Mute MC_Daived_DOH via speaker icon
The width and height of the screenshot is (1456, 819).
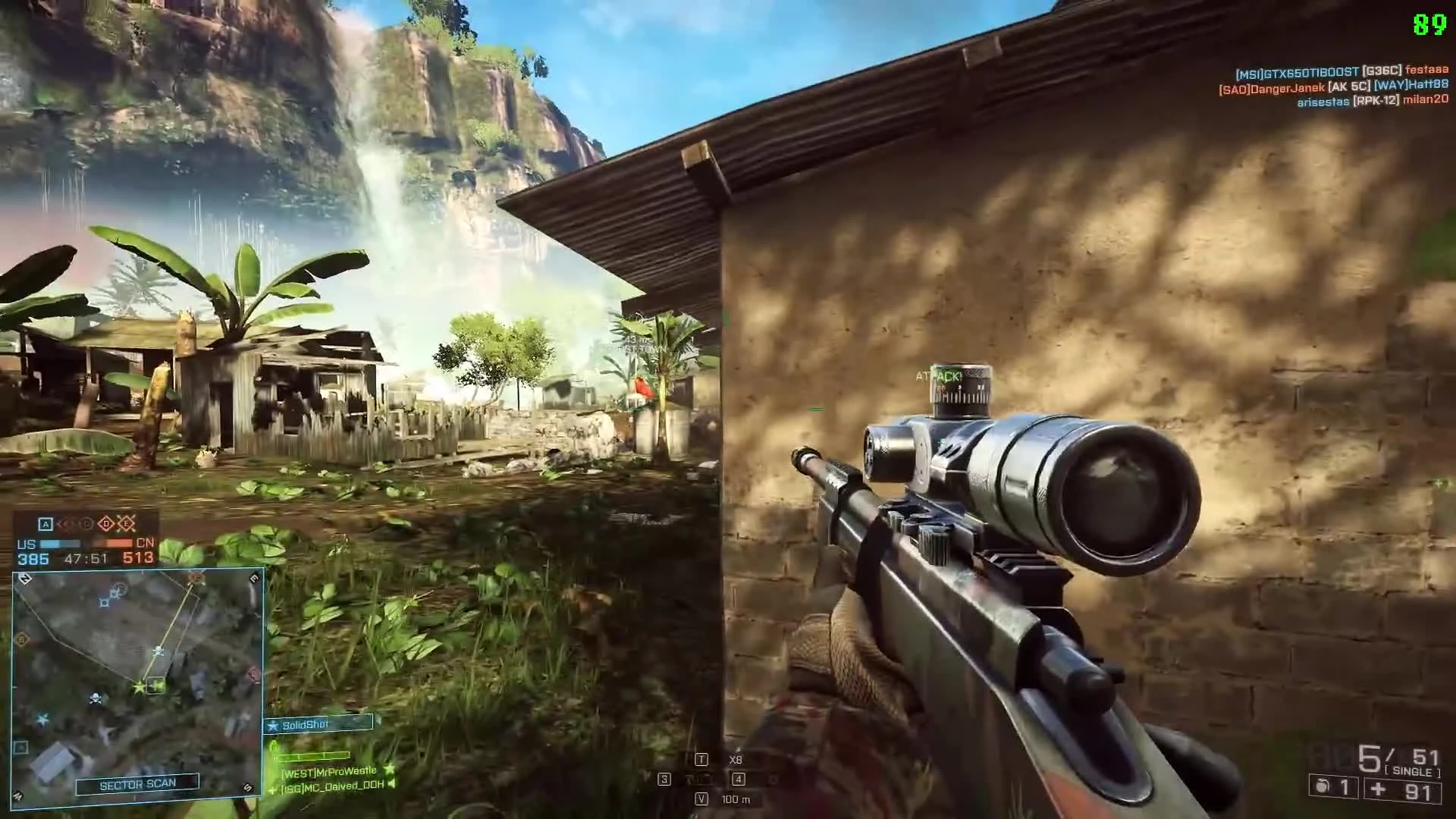coord(391,786)
